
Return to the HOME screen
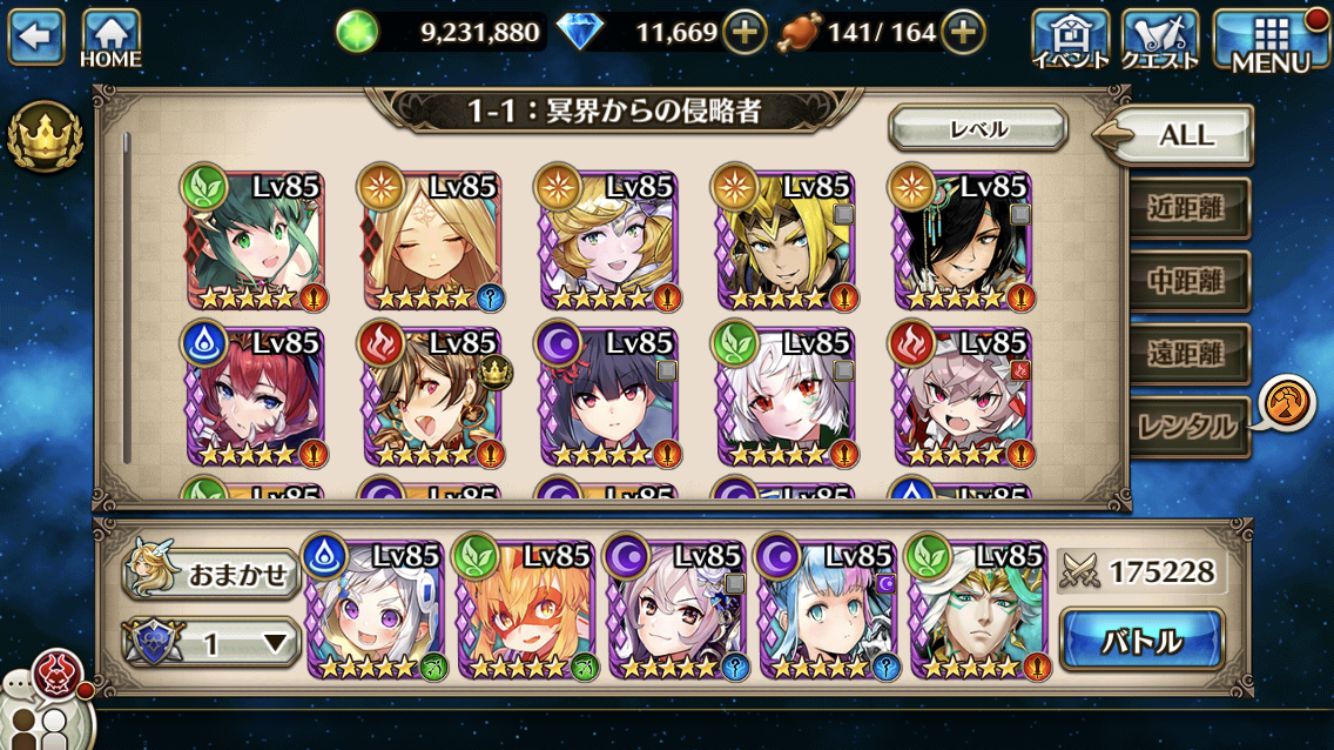(110, 38)
